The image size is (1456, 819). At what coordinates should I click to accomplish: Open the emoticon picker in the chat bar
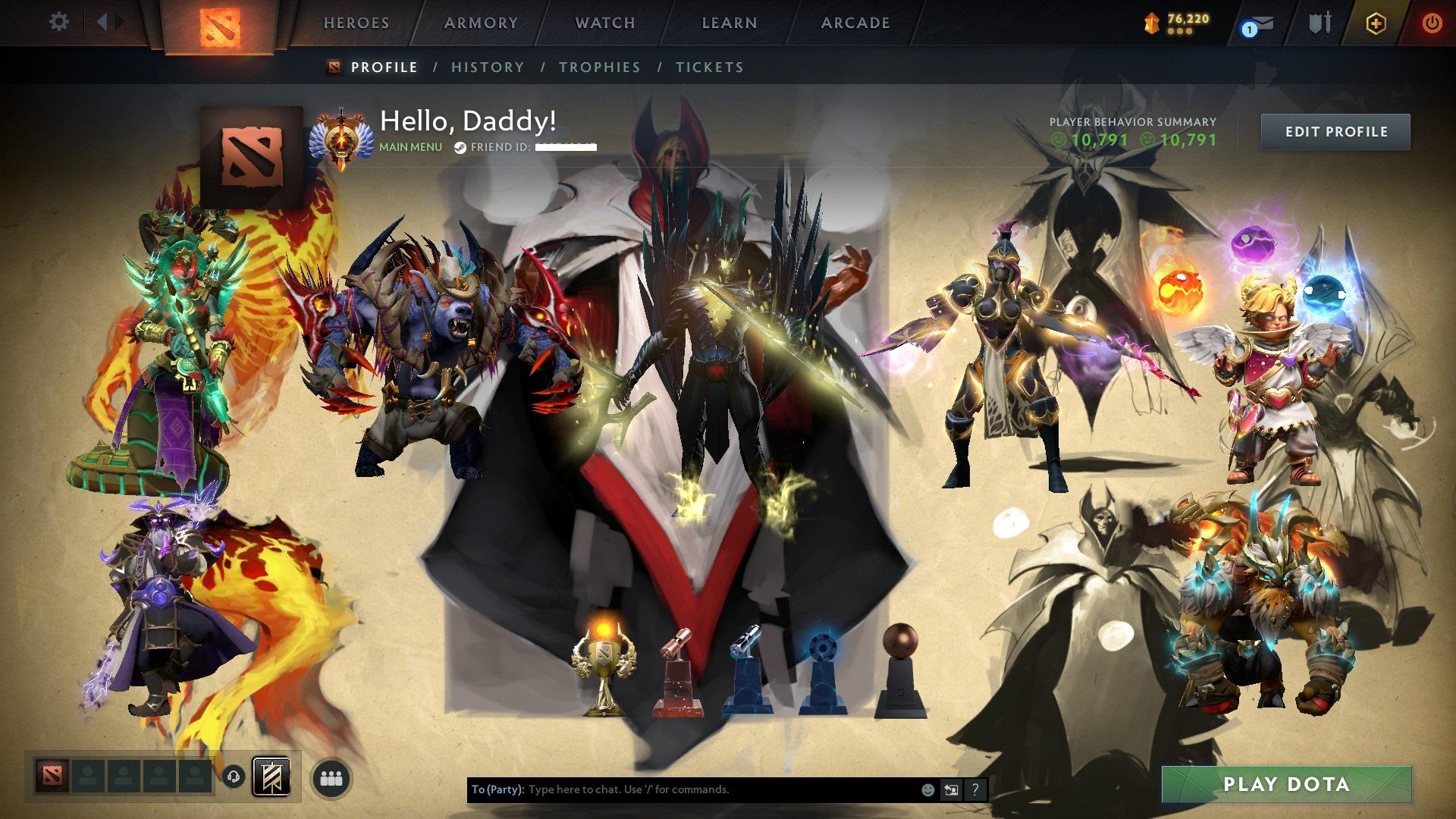(x=927, y=789)
